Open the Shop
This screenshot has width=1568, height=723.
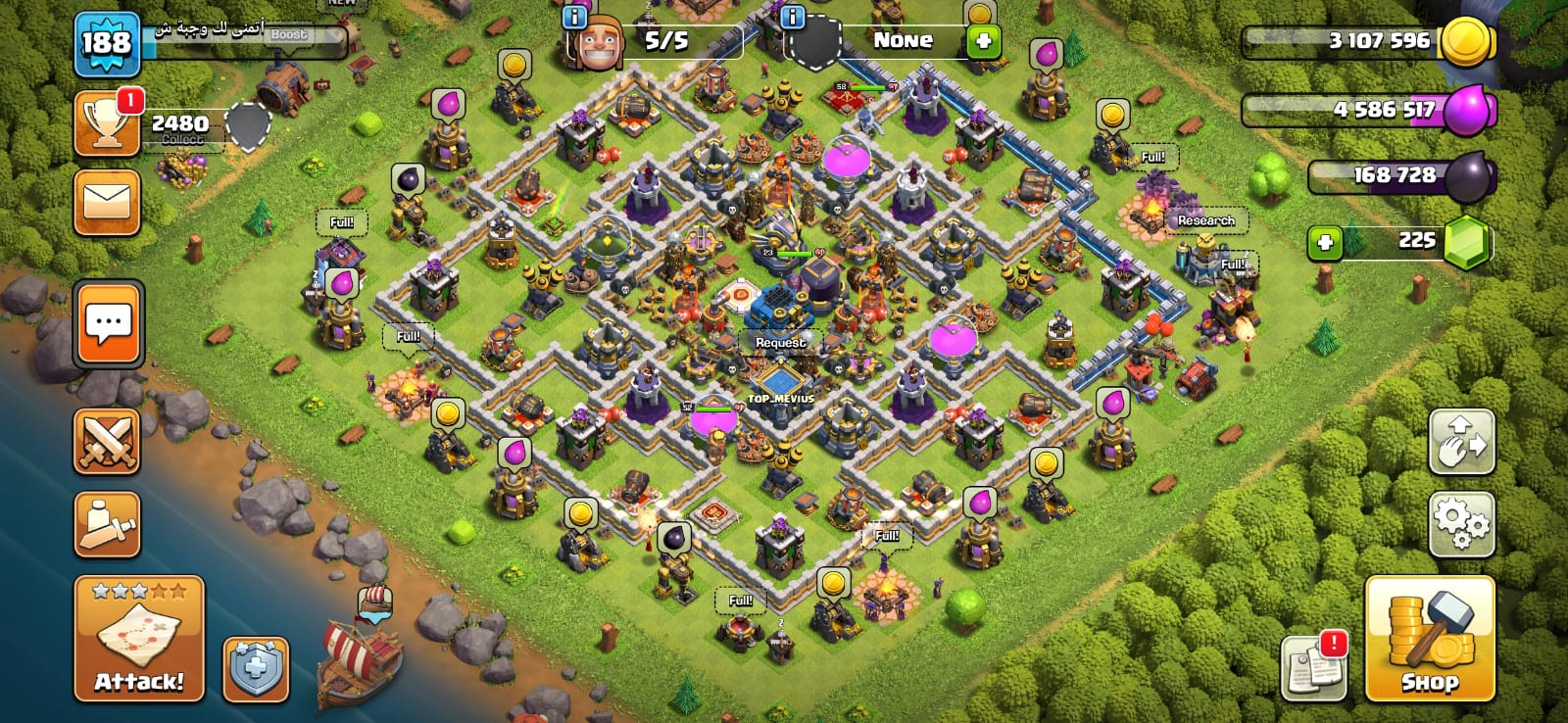1430,639
